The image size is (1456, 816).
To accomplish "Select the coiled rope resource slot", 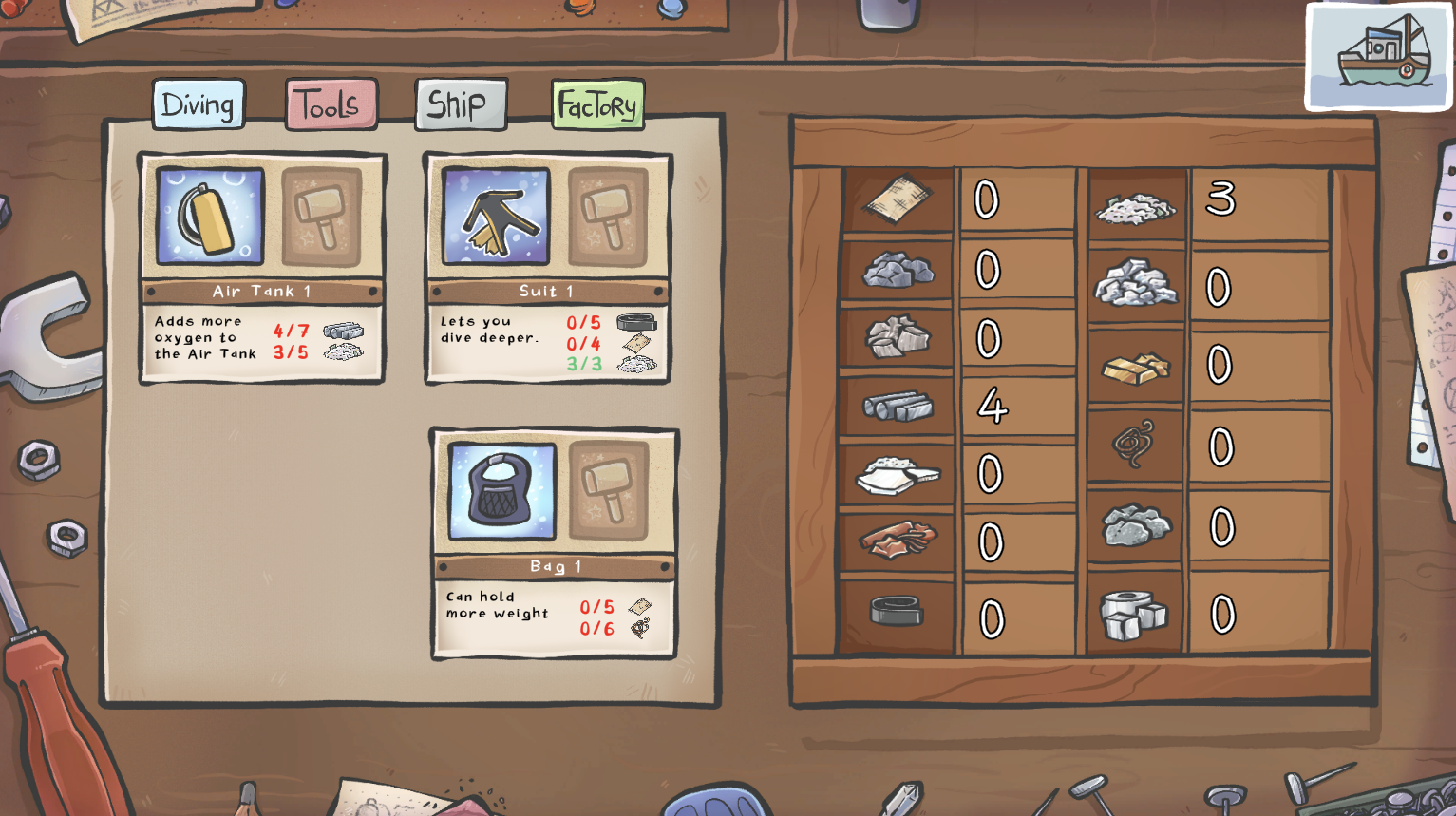I will (1134, 444).
